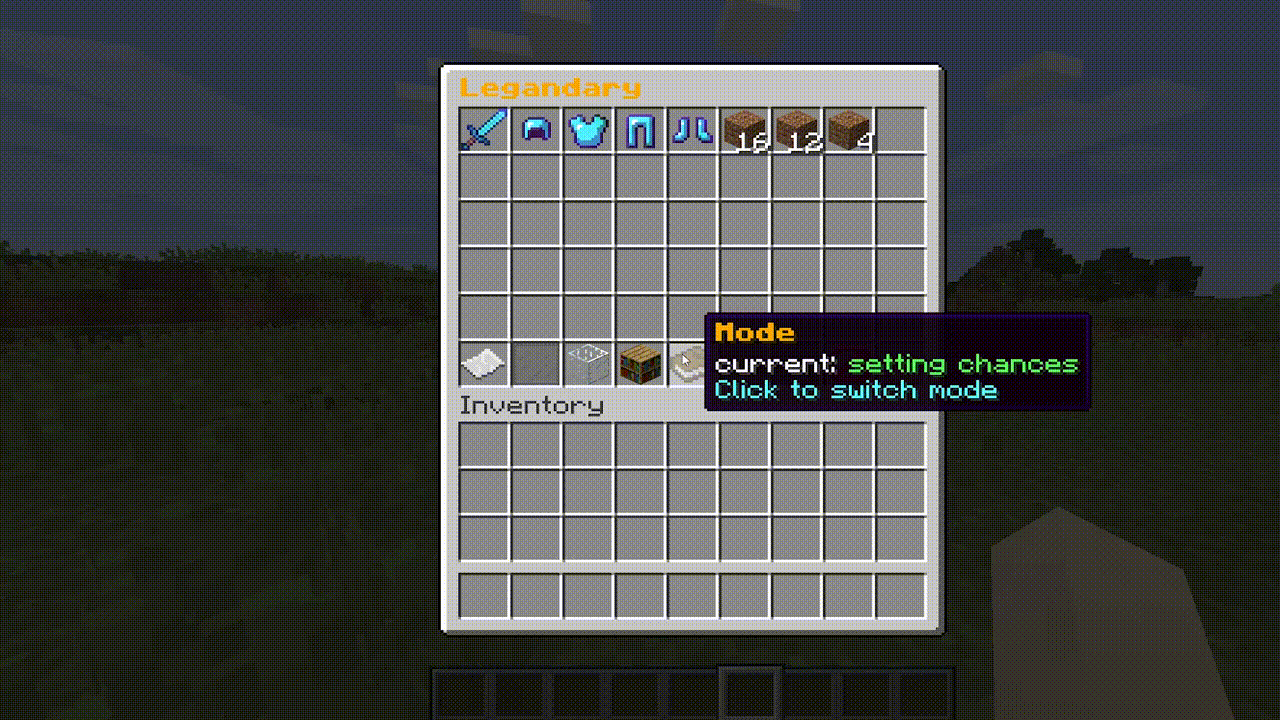Click the empty slot beside the dirt stacks
Image resolution: width=1280 pixels, height=720 pixels.
click(899, 130)
